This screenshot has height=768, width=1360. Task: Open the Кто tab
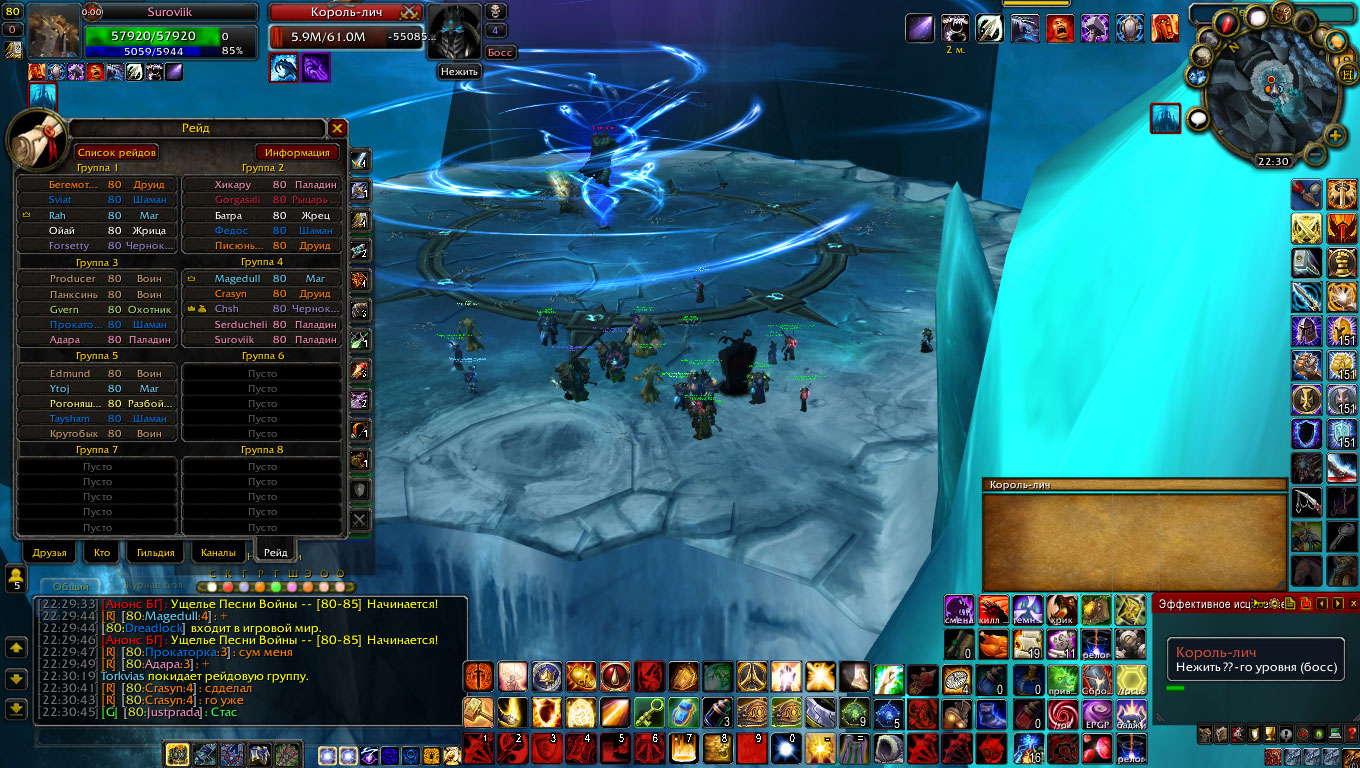pos(102,552)
